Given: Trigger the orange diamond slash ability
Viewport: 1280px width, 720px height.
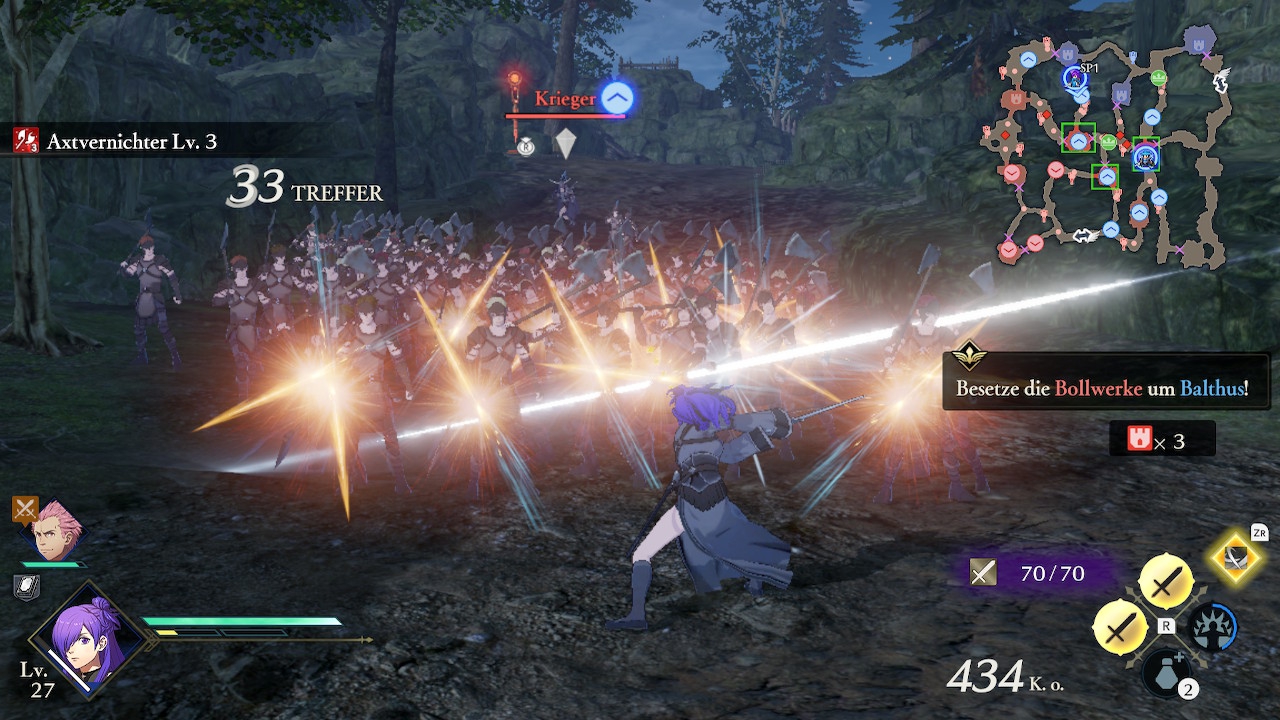Looking at the screenshot, I should tap(1237, 557).
